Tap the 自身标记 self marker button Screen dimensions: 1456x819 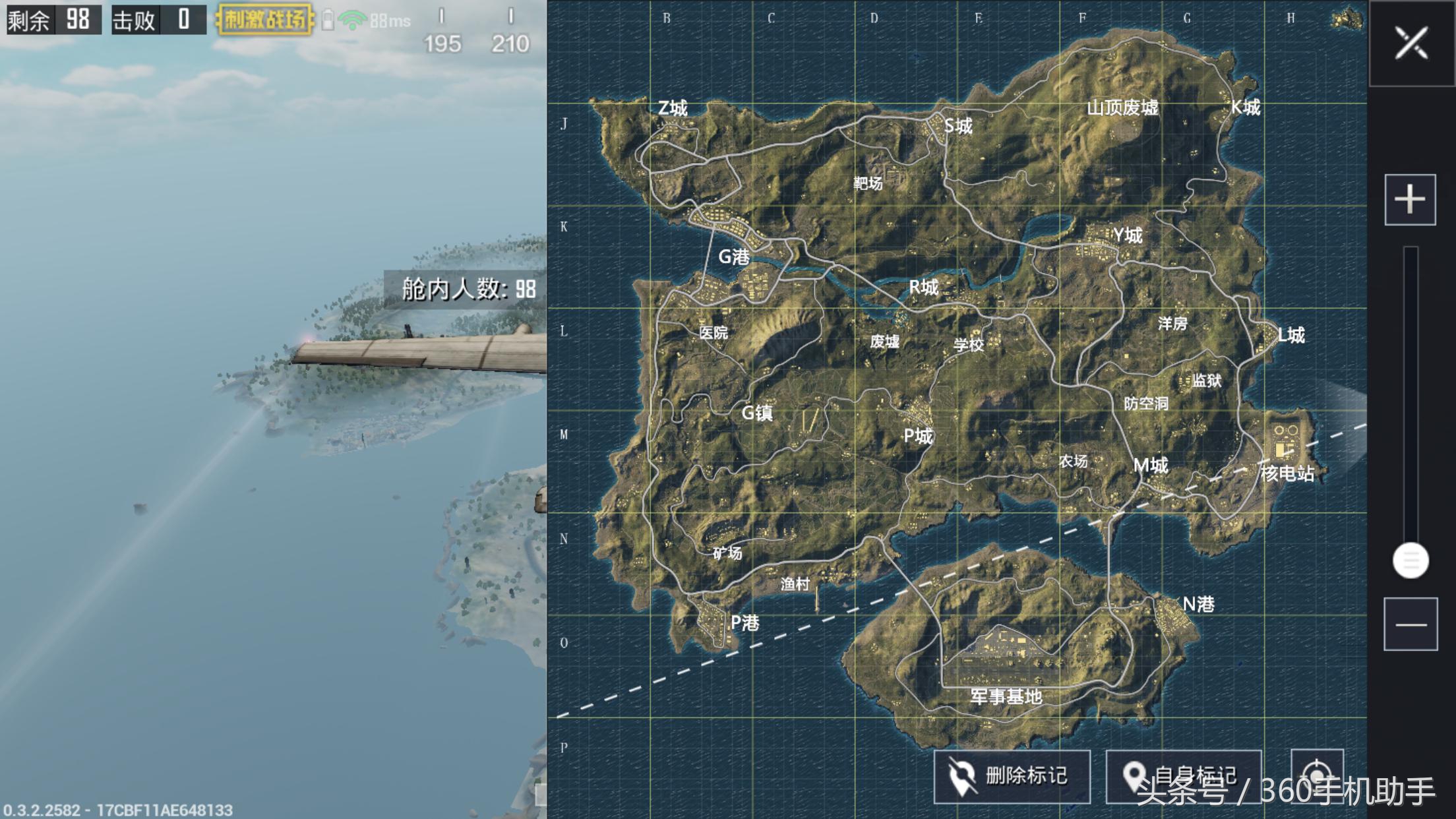pos(1183,776)
